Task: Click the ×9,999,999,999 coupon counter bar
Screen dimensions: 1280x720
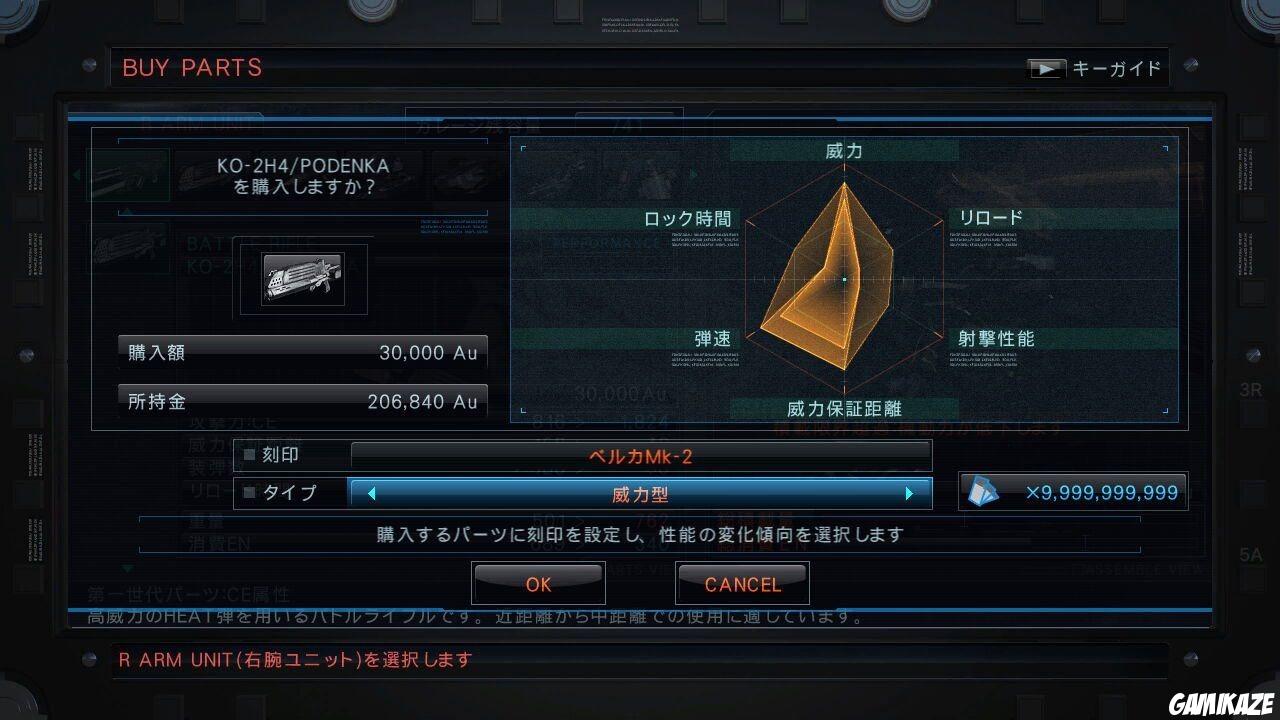Action: 1073,490
